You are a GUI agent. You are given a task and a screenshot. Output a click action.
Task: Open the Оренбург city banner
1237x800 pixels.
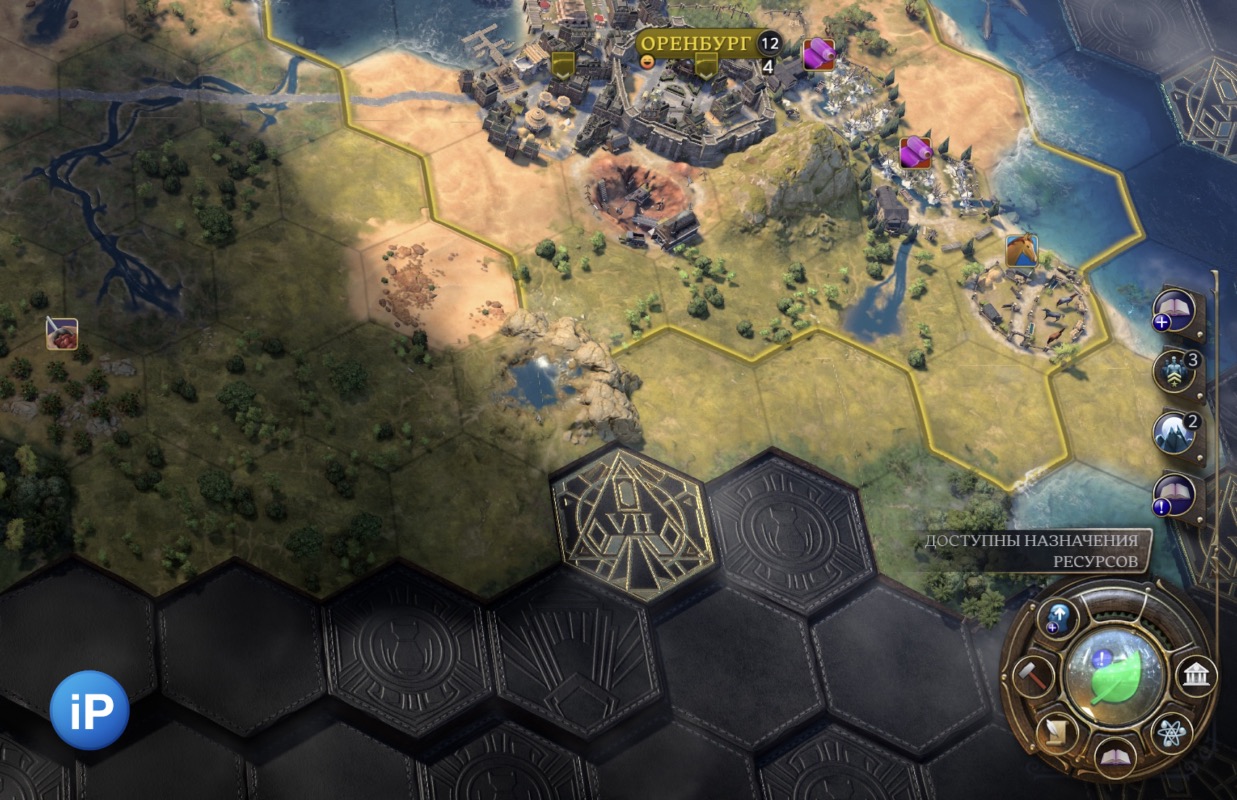point(696,43)
